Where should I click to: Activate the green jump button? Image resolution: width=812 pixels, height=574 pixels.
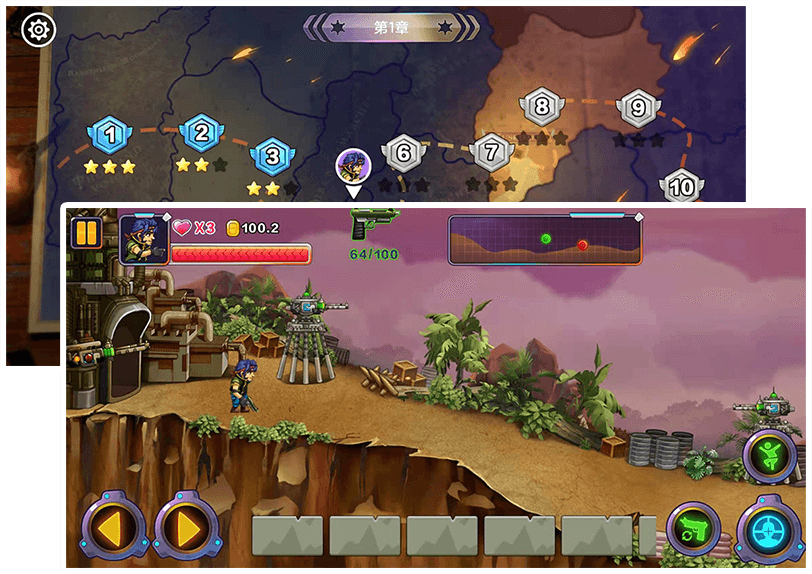click(769, 455)
